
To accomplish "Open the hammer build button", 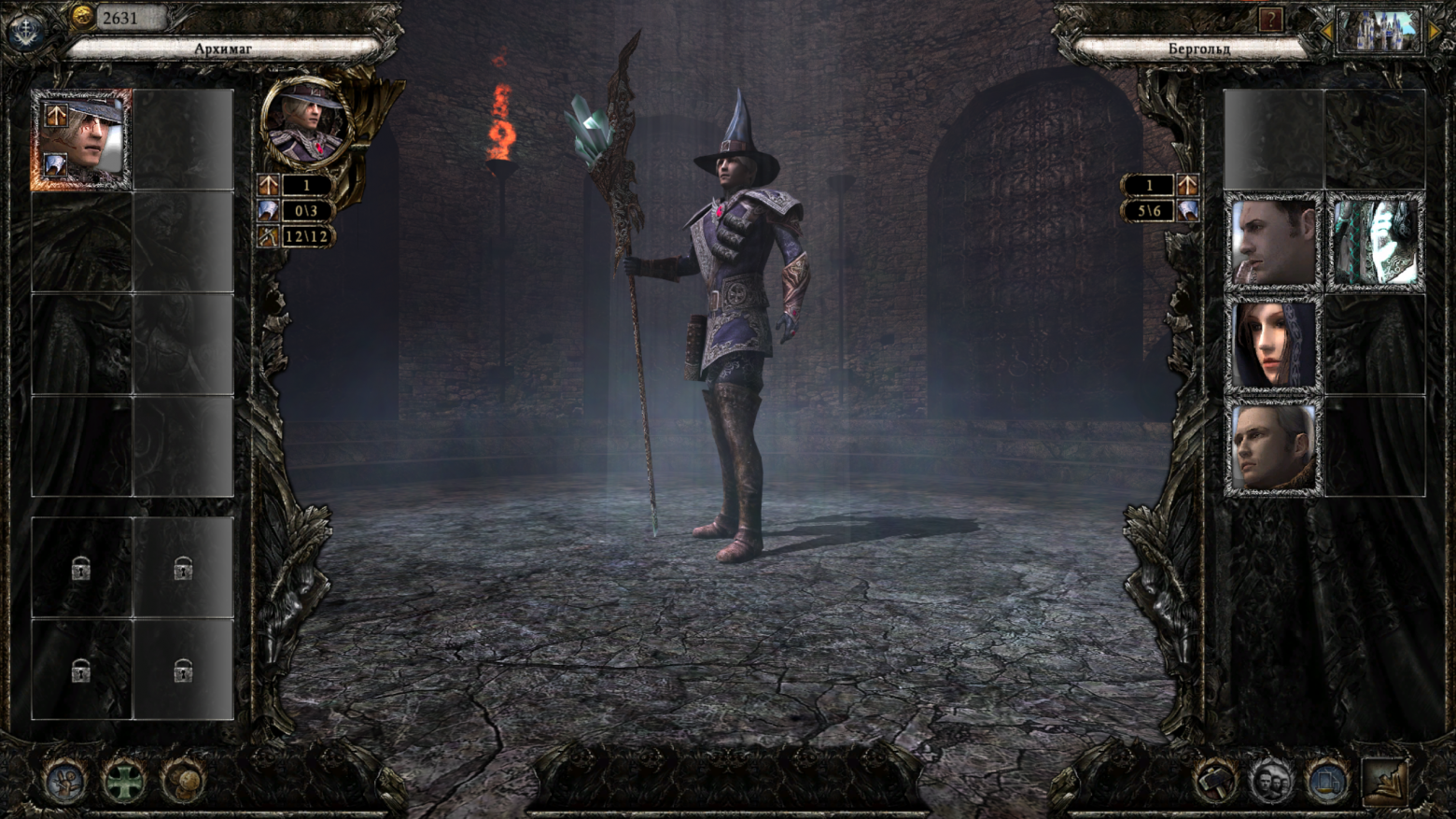I will tap(1214, 781).
